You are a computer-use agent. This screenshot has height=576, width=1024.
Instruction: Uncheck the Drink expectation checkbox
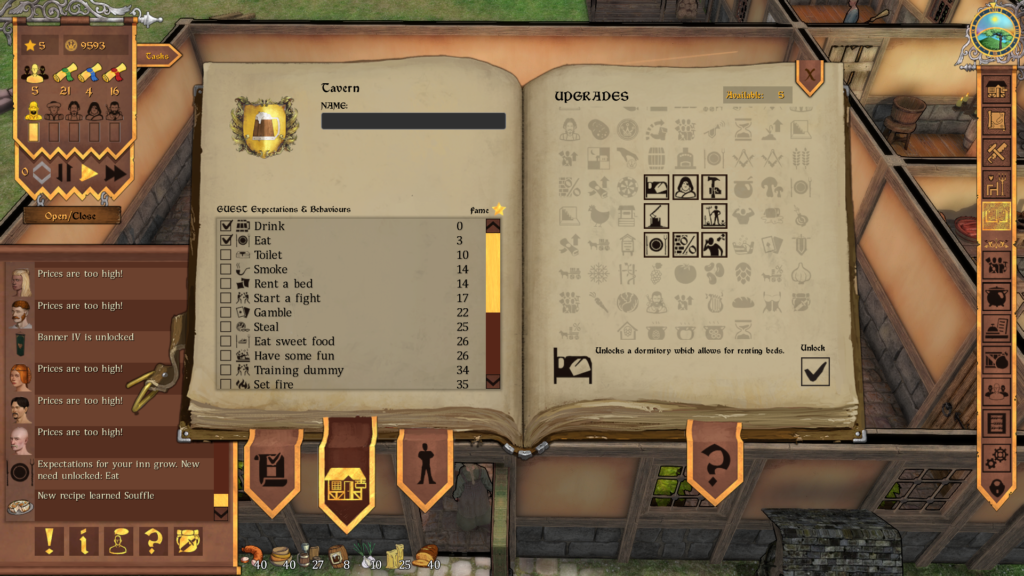226,226
